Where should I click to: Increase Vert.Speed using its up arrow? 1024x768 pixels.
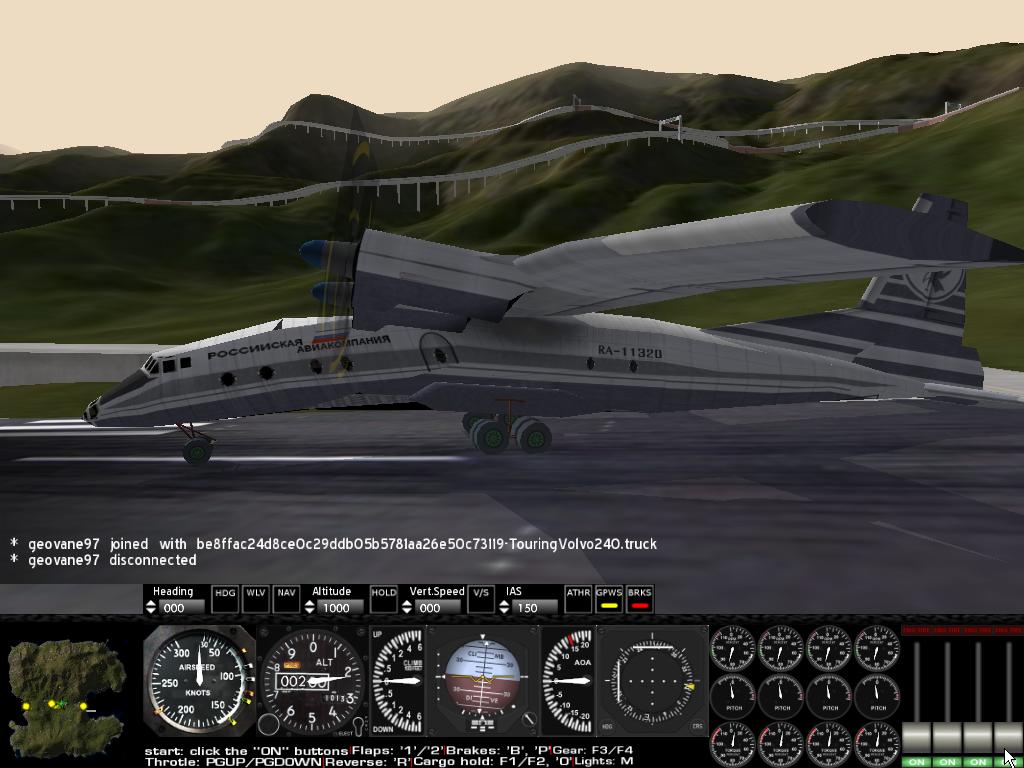pyautogui.click(x=408, y=603)
